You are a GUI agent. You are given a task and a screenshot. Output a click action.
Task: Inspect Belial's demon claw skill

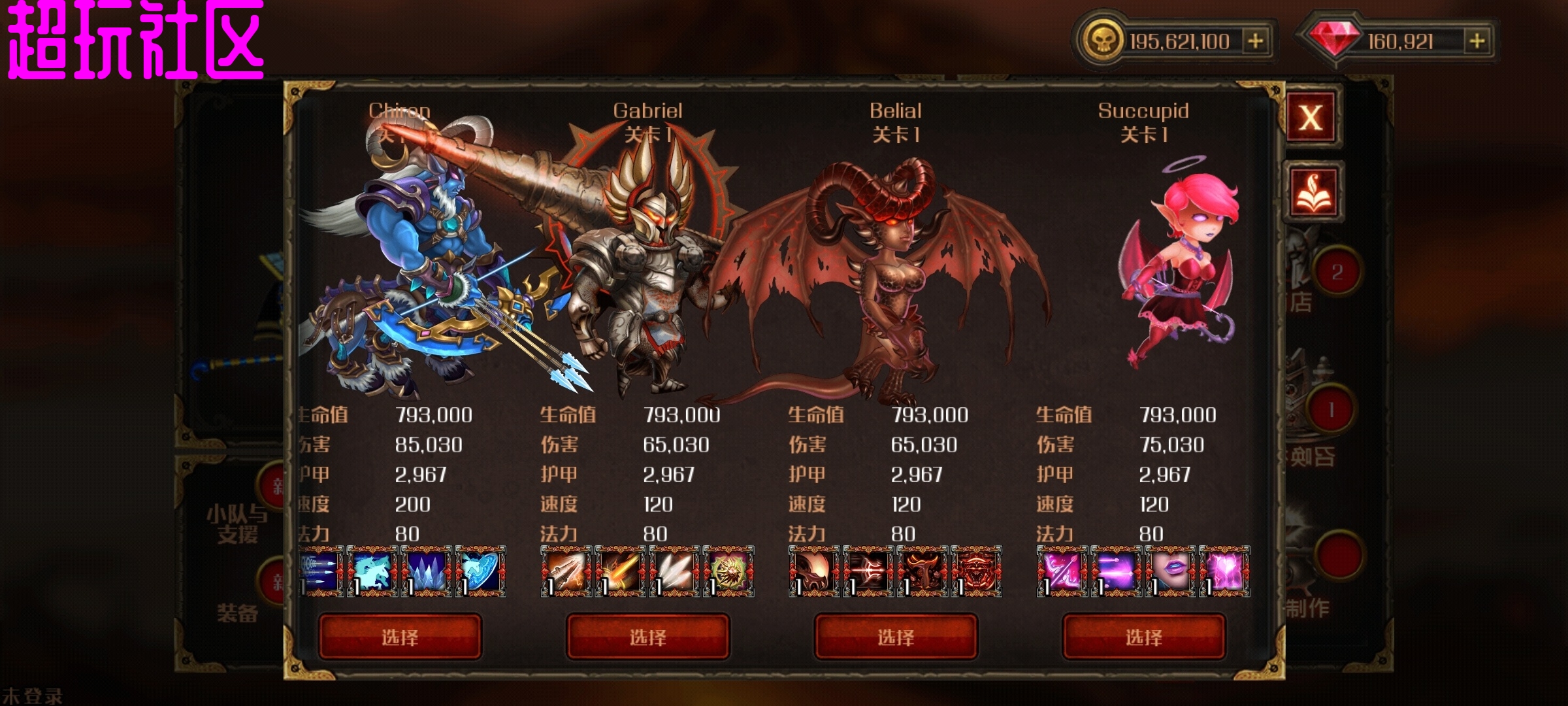[x=814, y=571]
